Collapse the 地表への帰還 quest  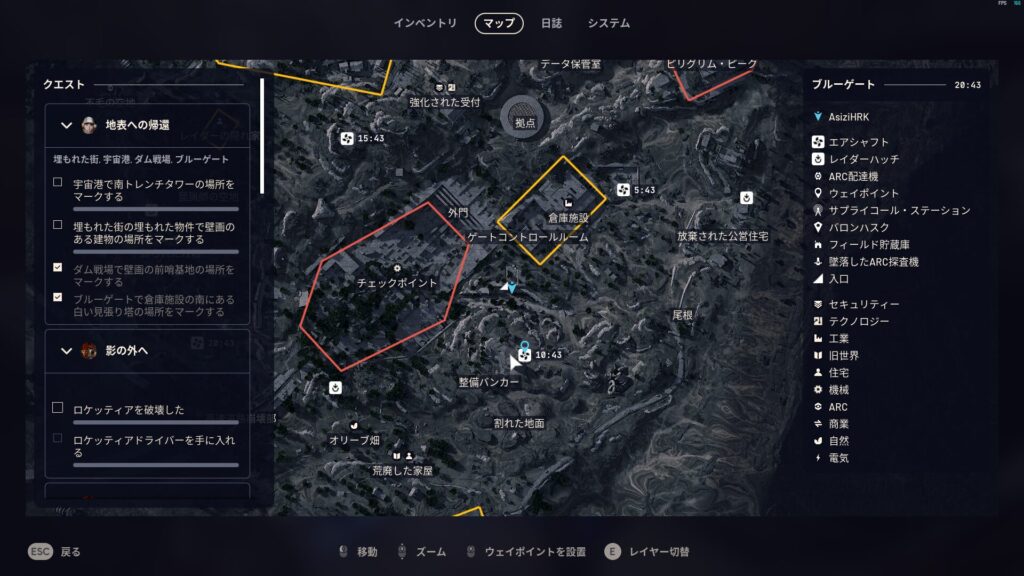[x=67, y=125]
